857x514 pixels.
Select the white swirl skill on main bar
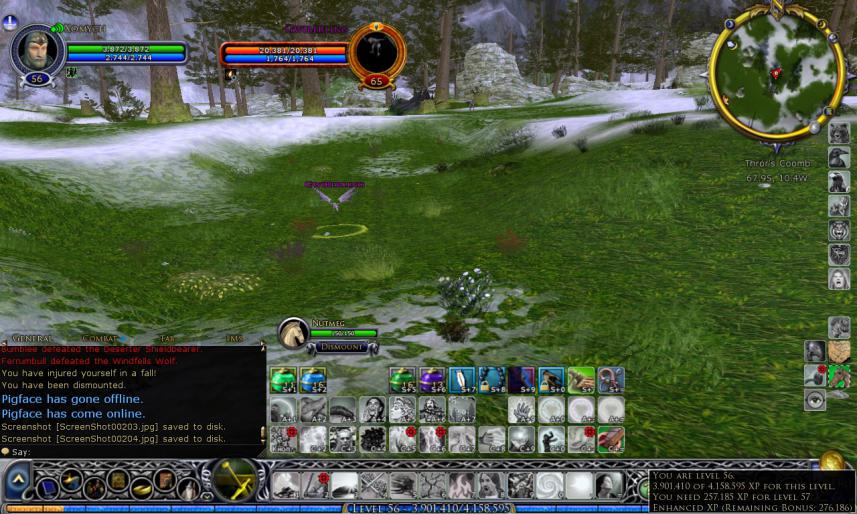549,485
